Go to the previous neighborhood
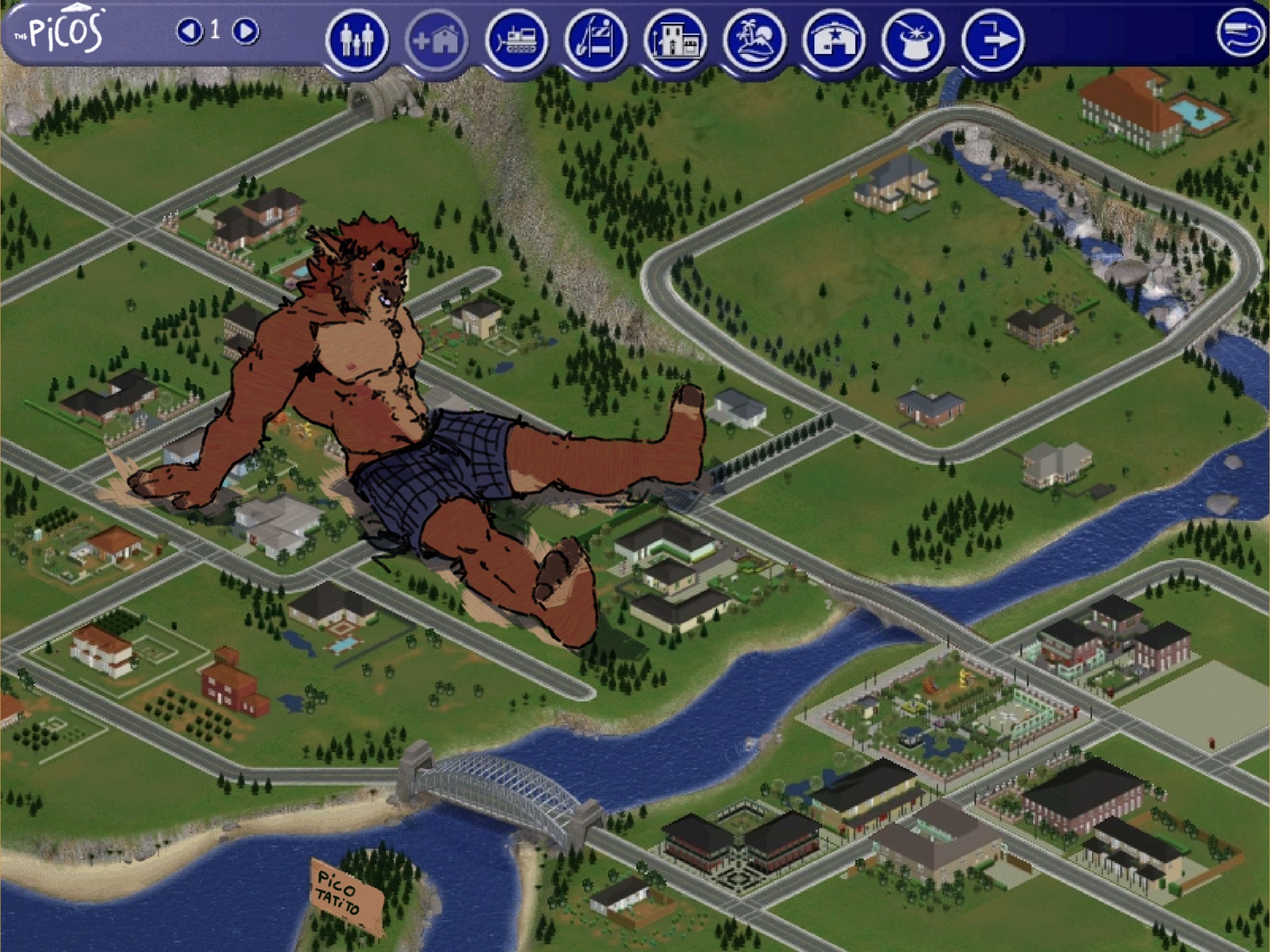The image size is (1270, 952). 189,30
